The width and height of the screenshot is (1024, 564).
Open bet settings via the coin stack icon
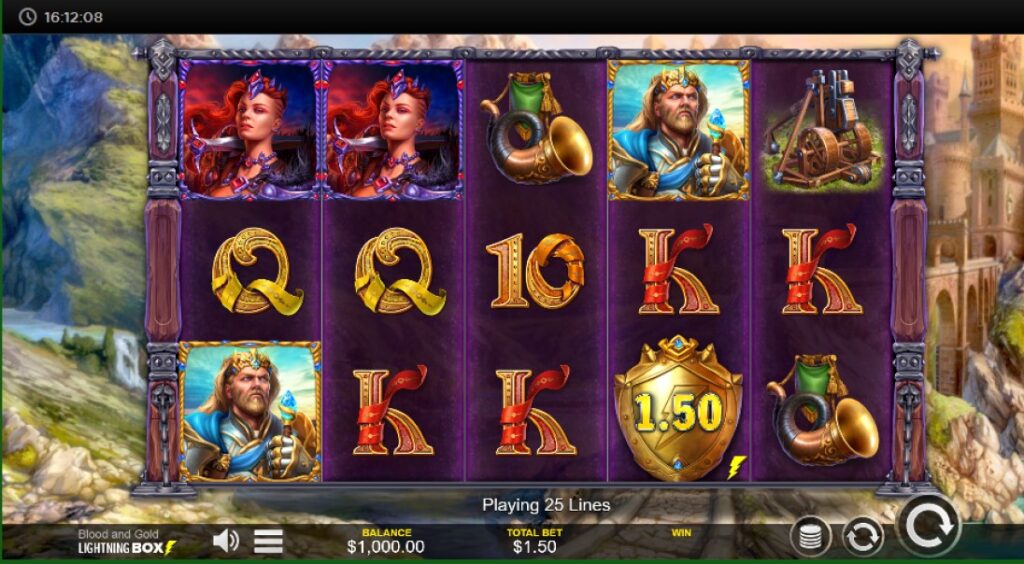(x=810, y=537)
